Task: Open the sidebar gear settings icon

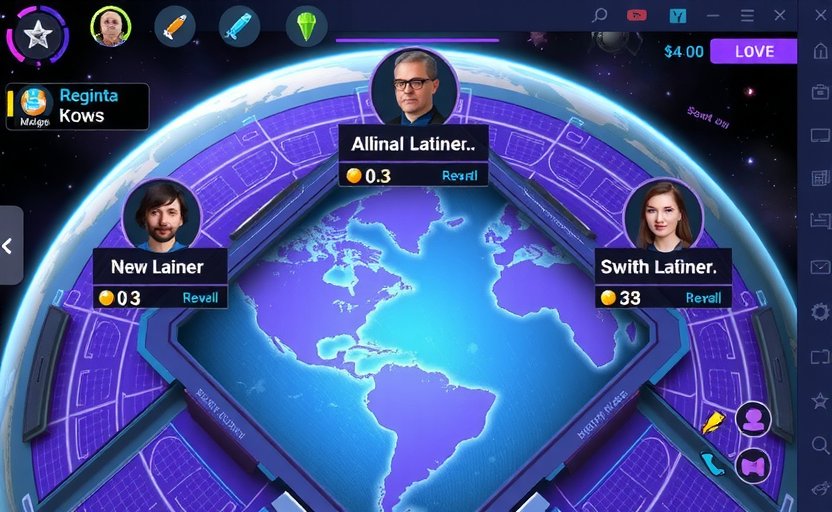Action: pos(820,312)
